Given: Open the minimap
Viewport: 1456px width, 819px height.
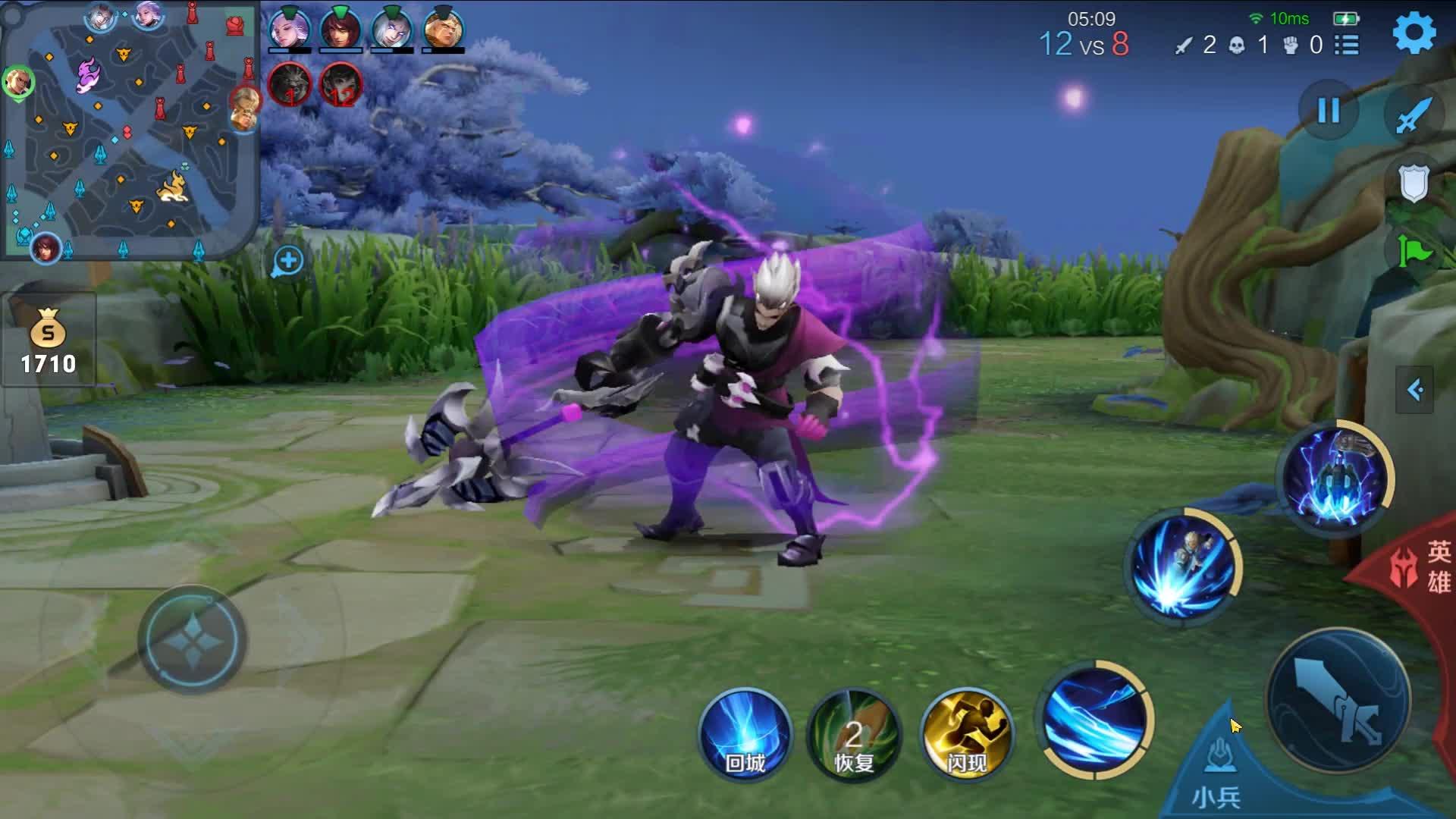Looking at the screenshot, I should [129, 129].
